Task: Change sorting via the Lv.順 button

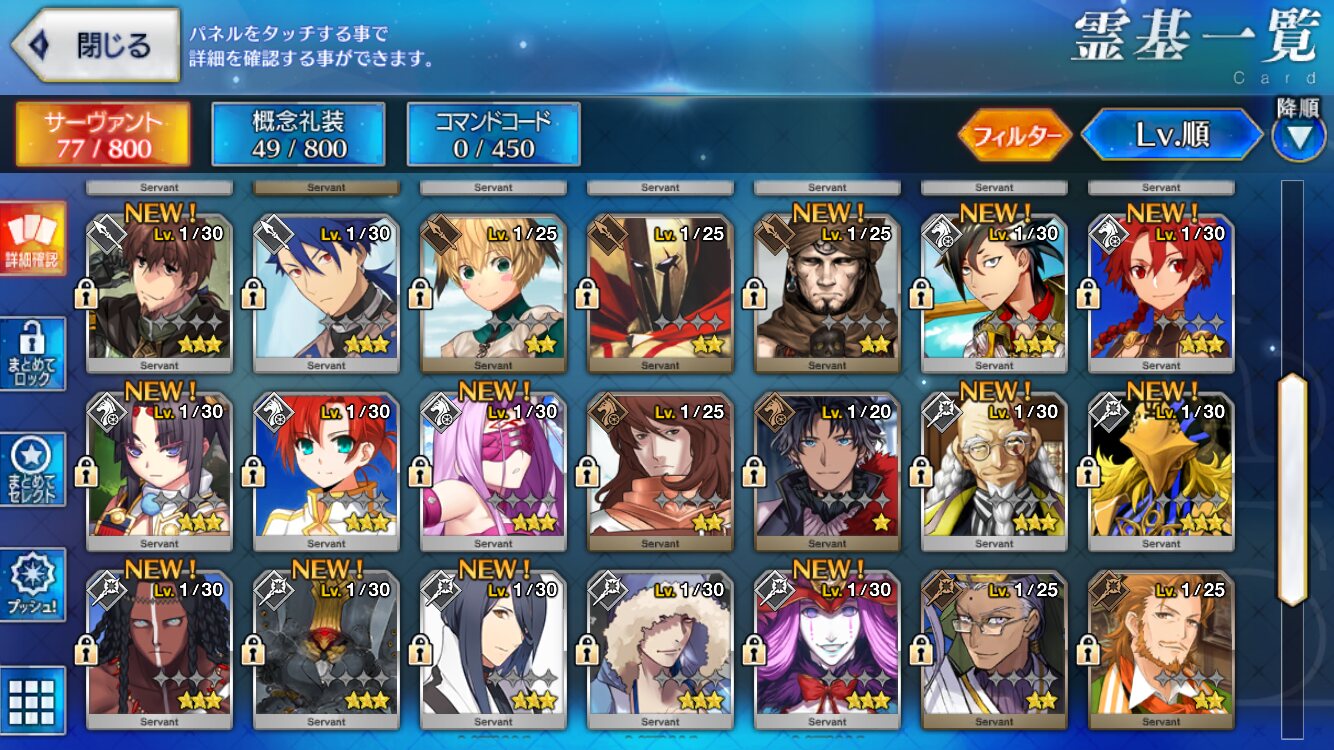Action: click(x=1171, y=136)
